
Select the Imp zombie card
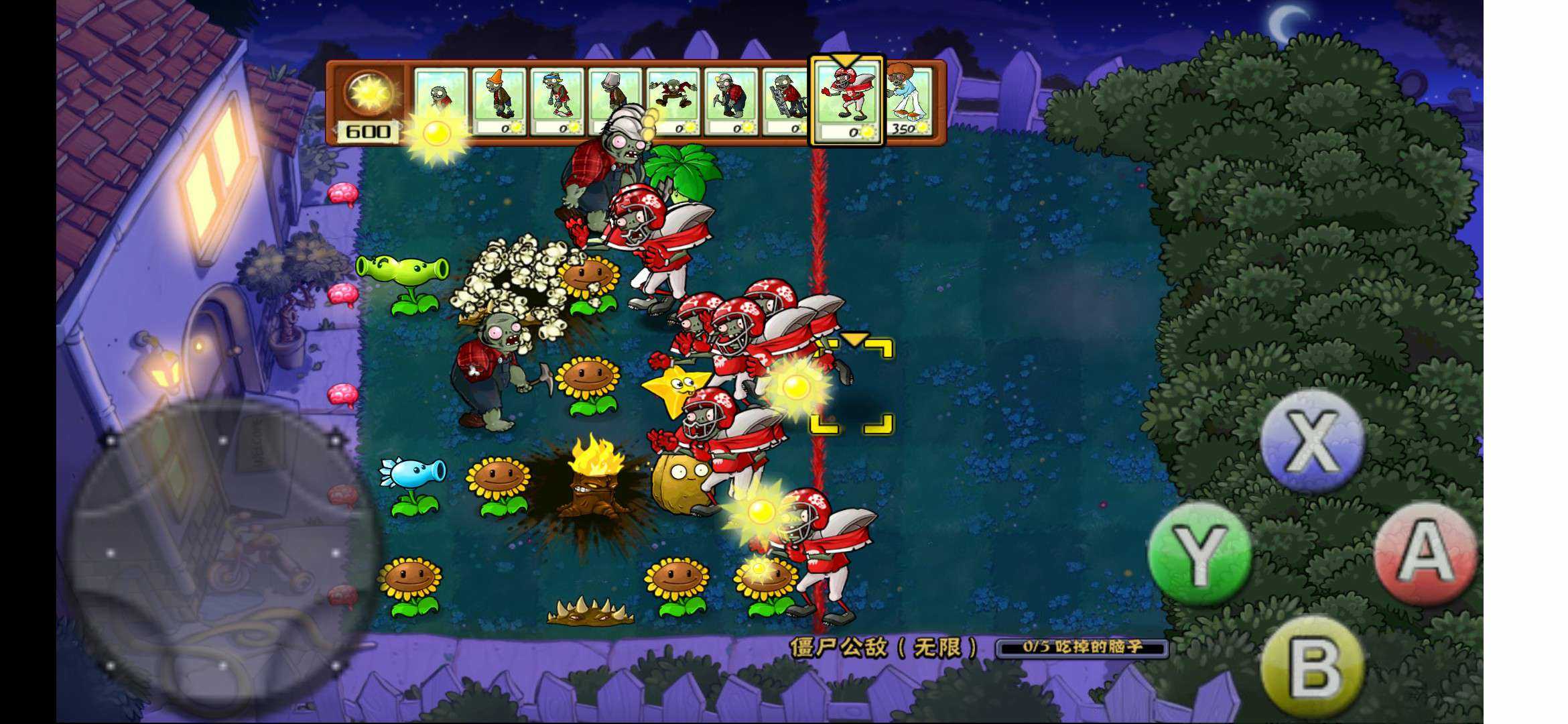pos(440,101)
